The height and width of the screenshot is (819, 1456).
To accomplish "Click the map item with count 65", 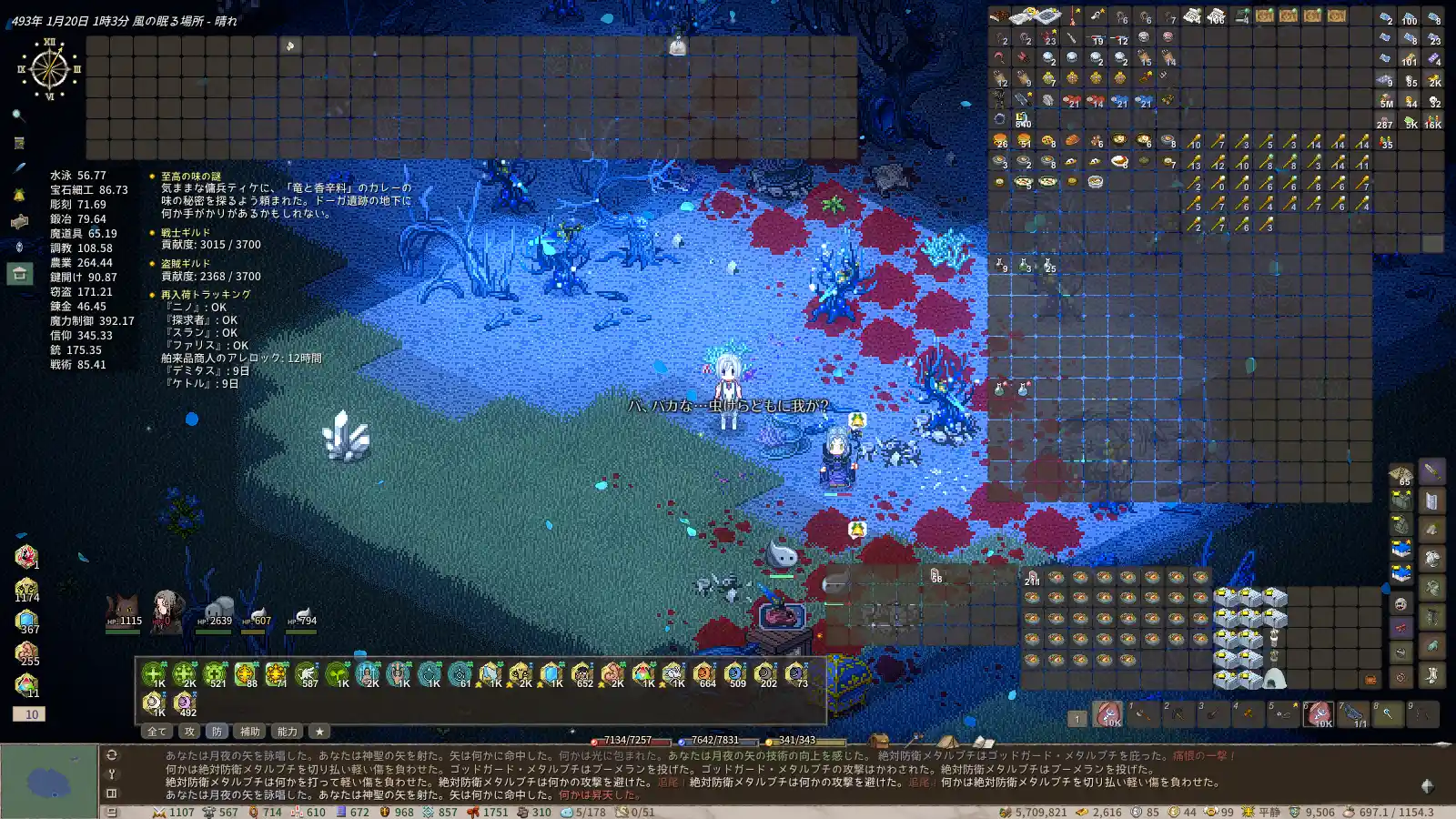I will pos(1400,474).
